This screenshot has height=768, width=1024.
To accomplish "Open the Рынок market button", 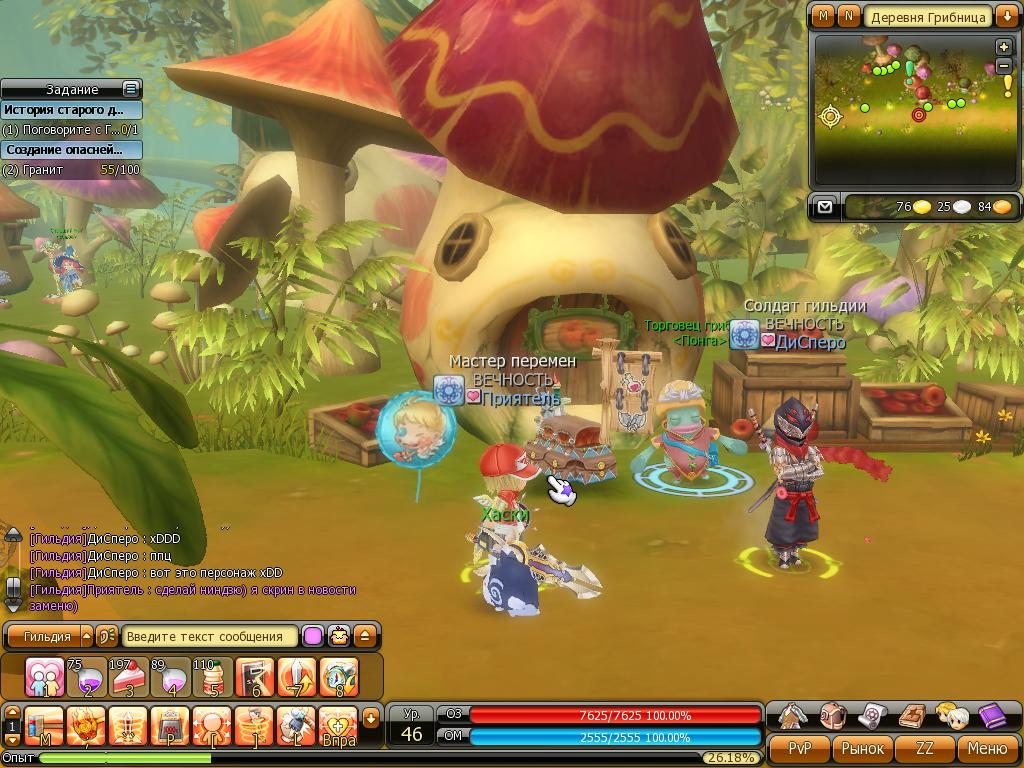I will coord(862,748).
